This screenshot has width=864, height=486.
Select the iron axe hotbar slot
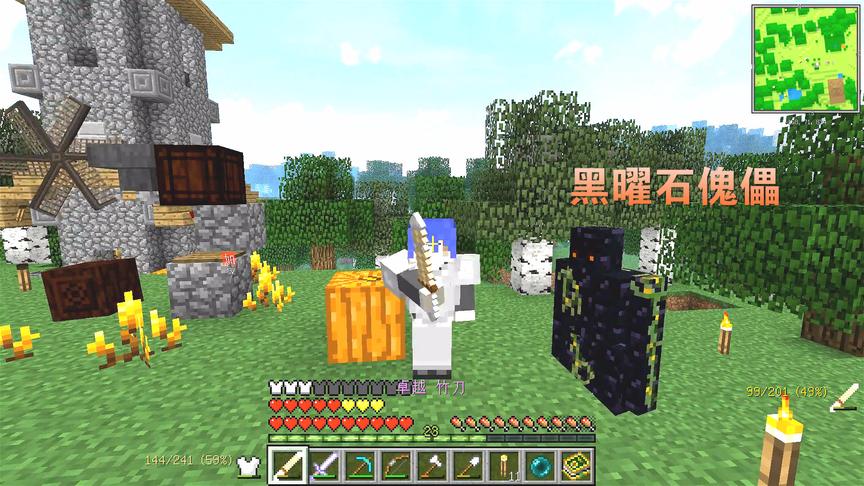(x=431, y=465)
